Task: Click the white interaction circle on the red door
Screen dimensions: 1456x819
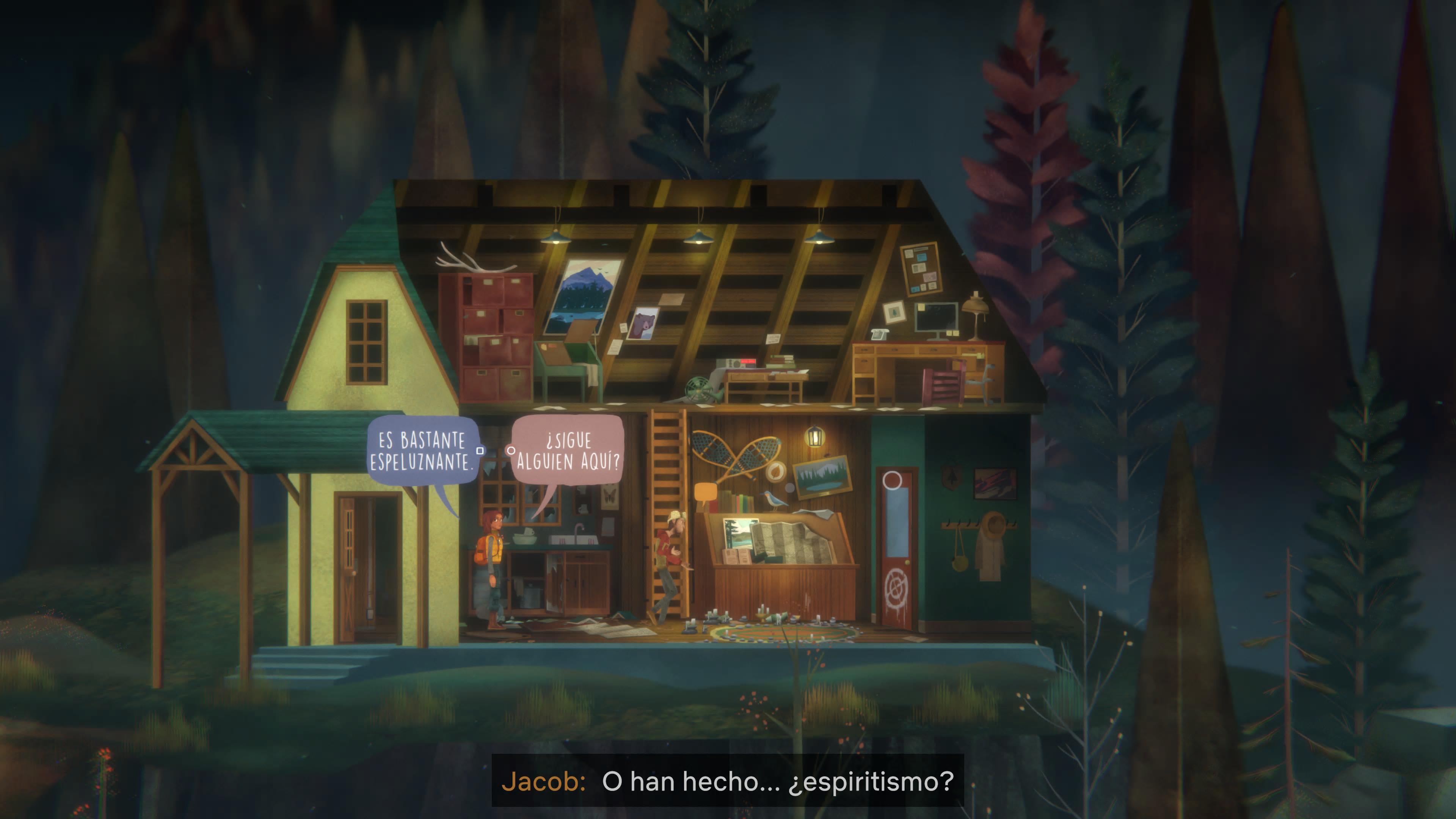Action: click(x=892, y=481)
